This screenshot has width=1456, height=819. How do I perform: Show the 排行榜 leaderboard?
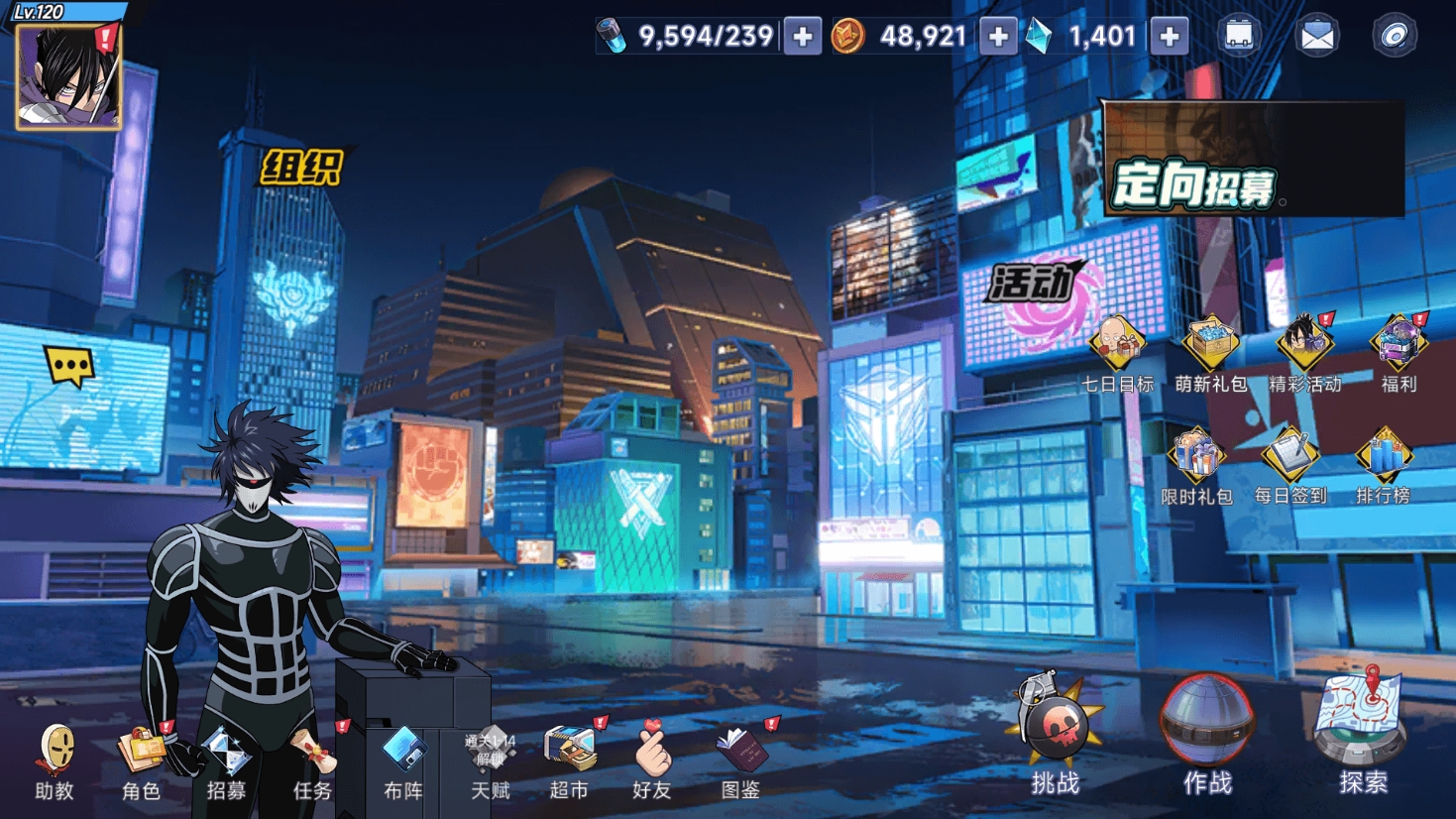click(x=1384, y=463)
